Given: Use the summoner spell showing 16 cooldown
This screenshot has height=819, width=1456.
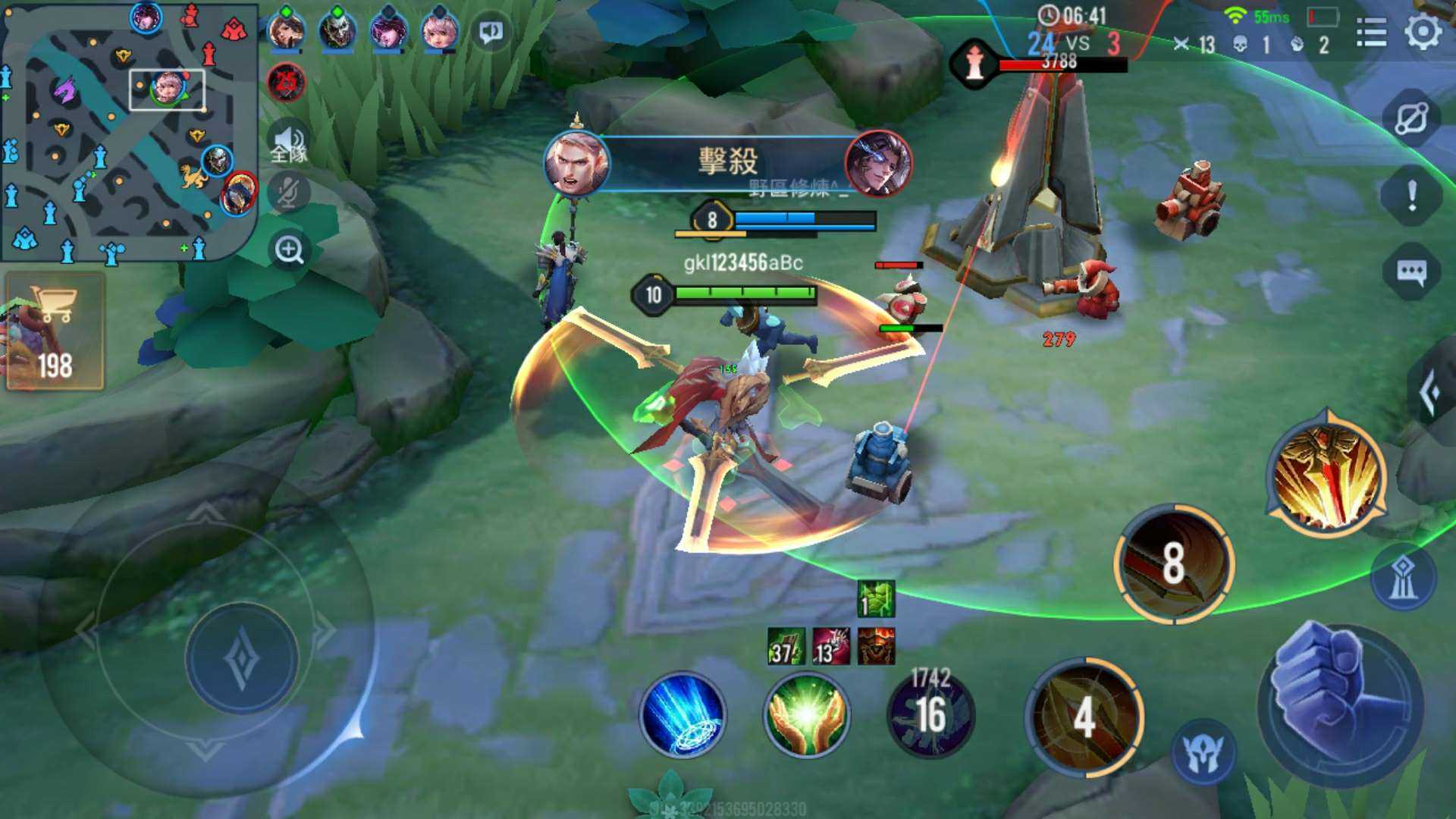Looking at the screenshot, I should point(930,715).
